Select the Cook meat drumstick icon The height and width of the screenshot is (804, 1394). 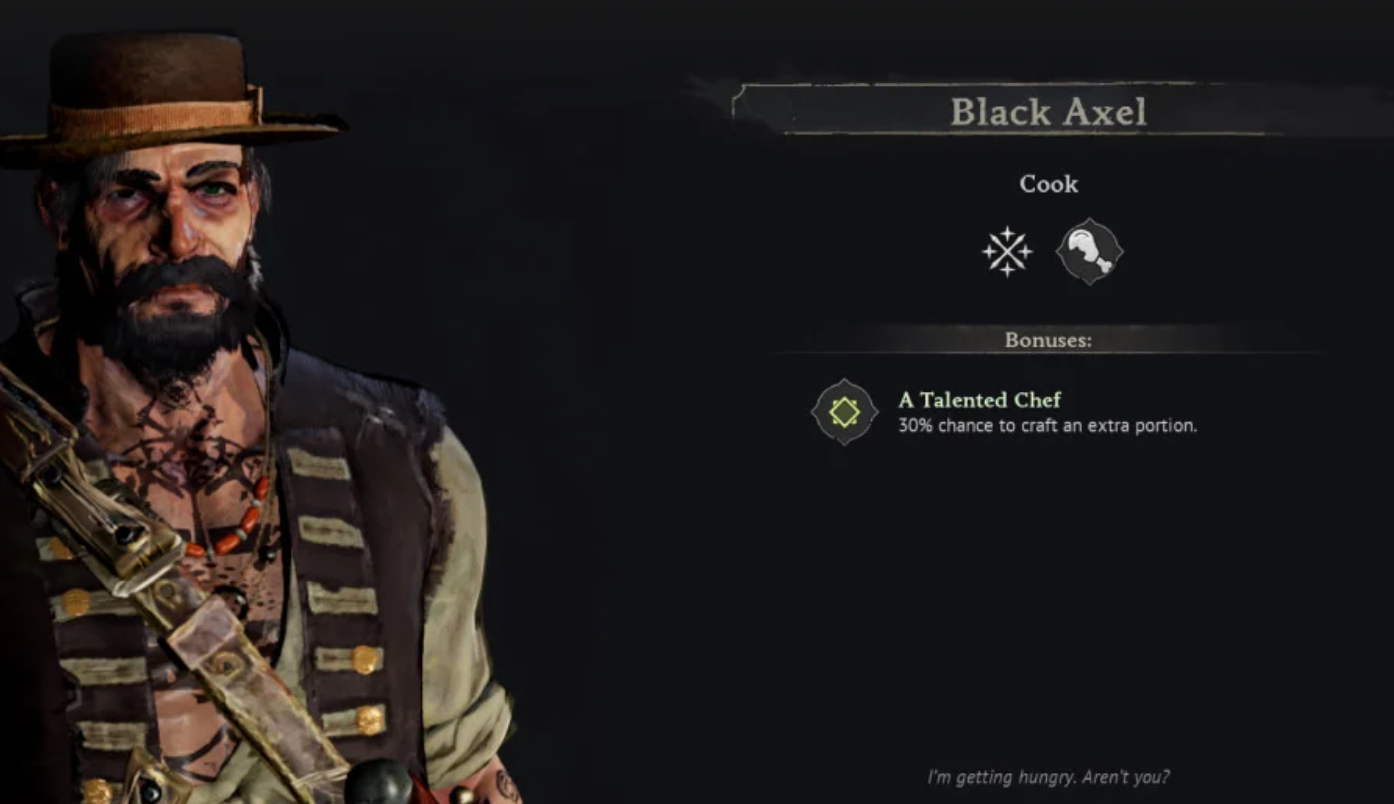[1089, 251]
